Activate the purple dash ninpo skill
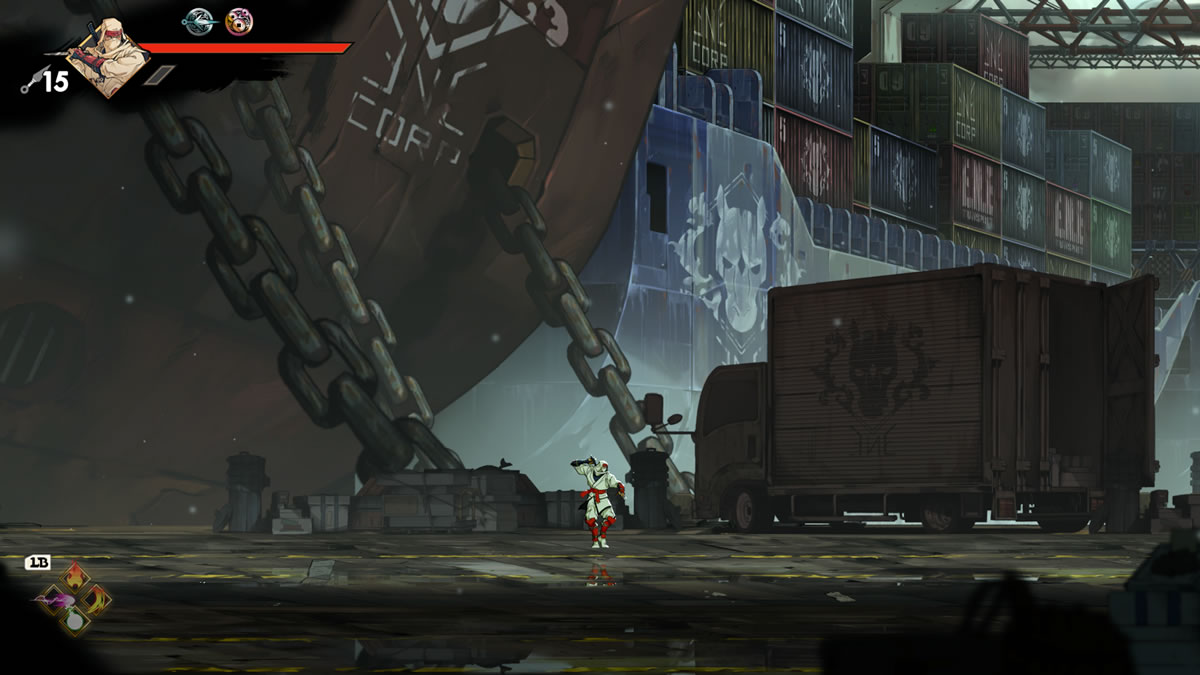Image resolution: width=1200 pixels, height=675 pixels. pyautogui.click(x=52, y=599)
